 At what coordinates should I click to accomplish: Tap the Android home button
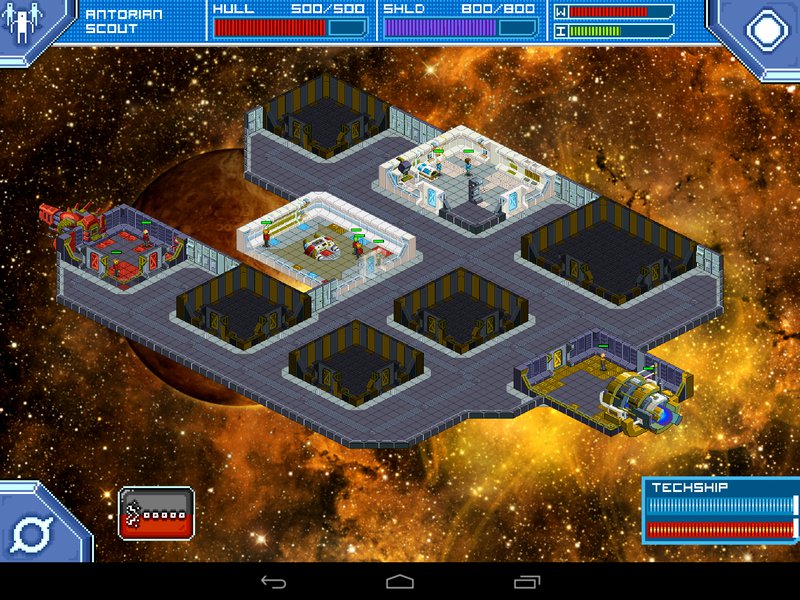click(400, 581)
